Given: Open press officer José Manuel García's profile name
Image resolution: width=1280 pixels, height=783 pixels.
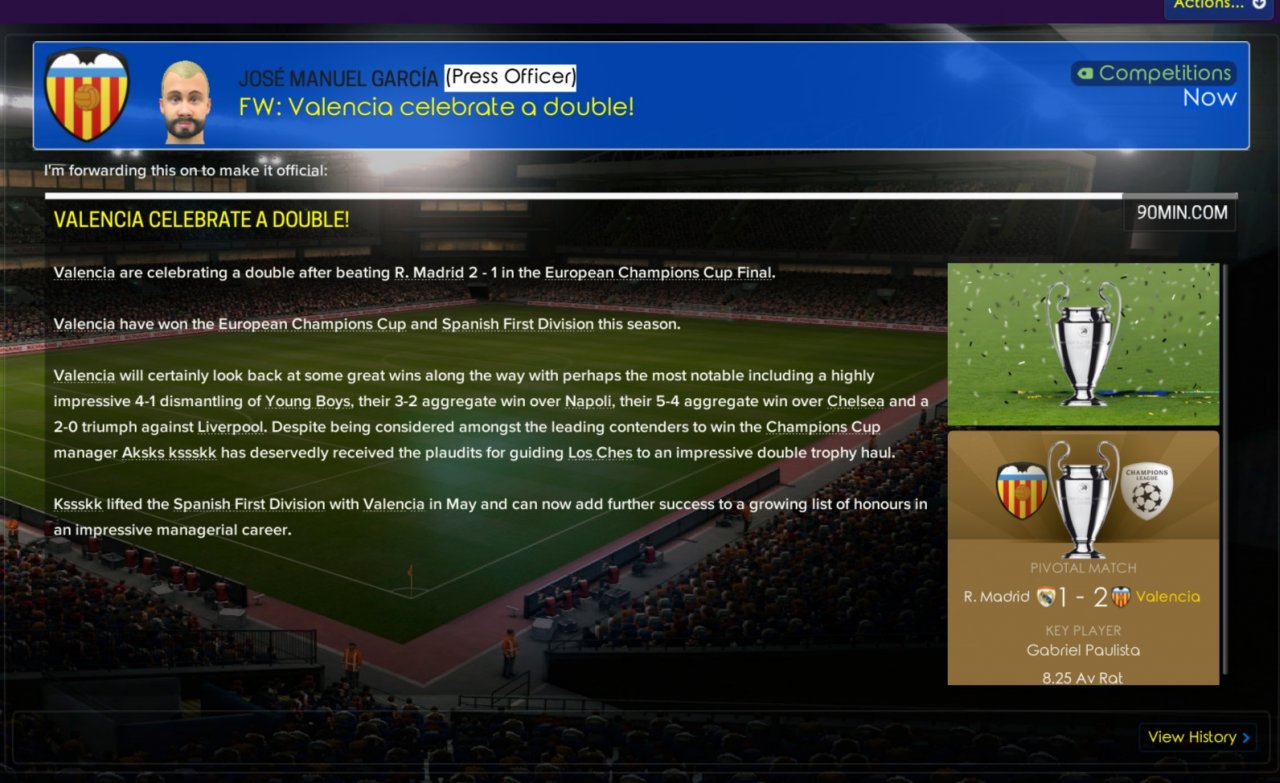Looking at the screenshot, I should 338,77.
